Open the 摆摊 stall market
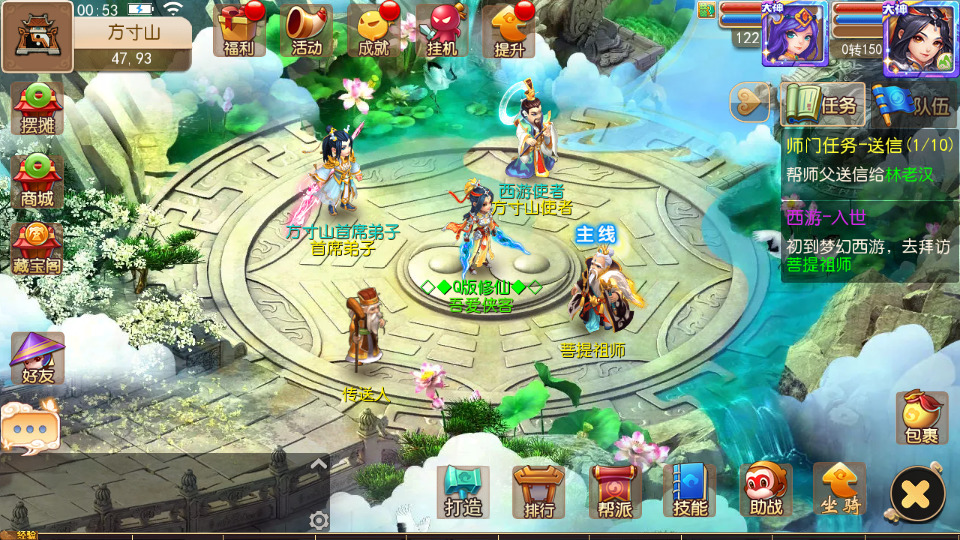 tap(37, 109)
